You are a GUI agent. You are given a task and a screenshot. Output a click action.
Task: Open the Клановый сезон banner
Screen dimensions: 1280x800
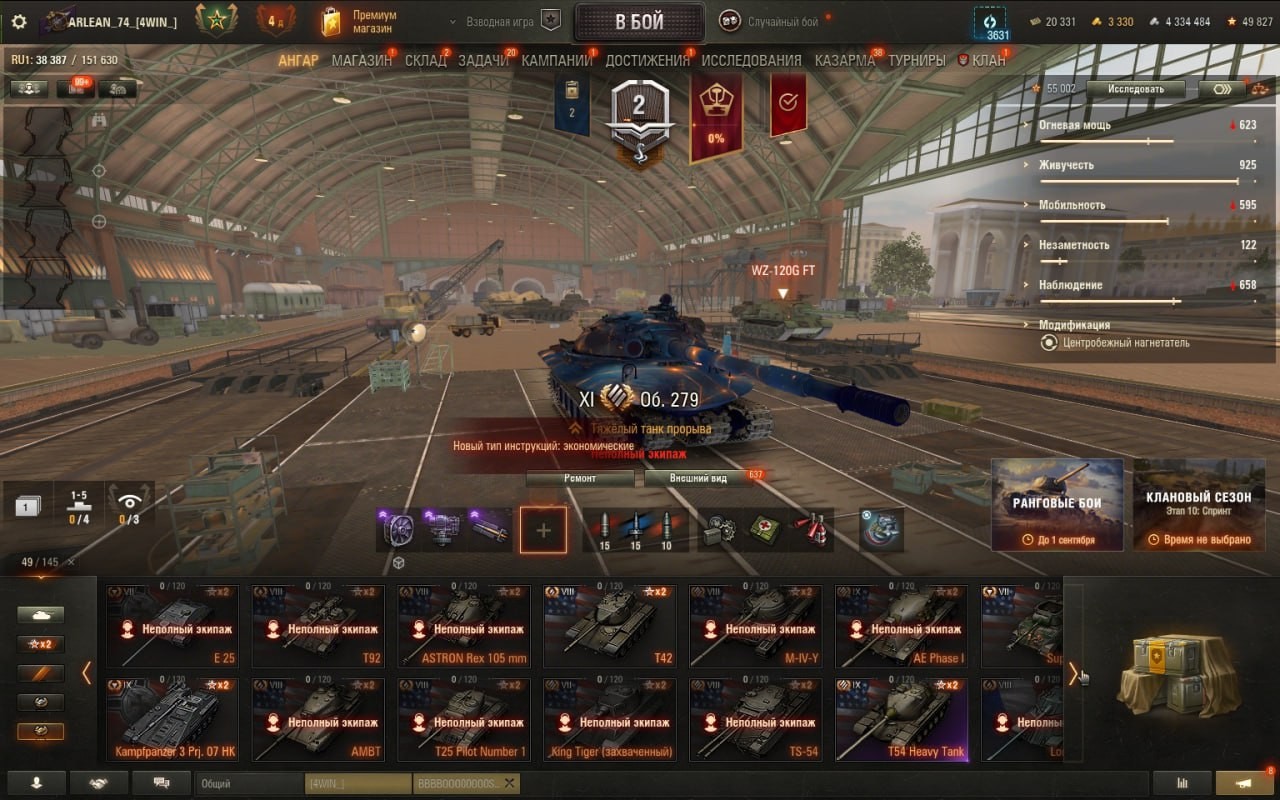(1199, 504)
